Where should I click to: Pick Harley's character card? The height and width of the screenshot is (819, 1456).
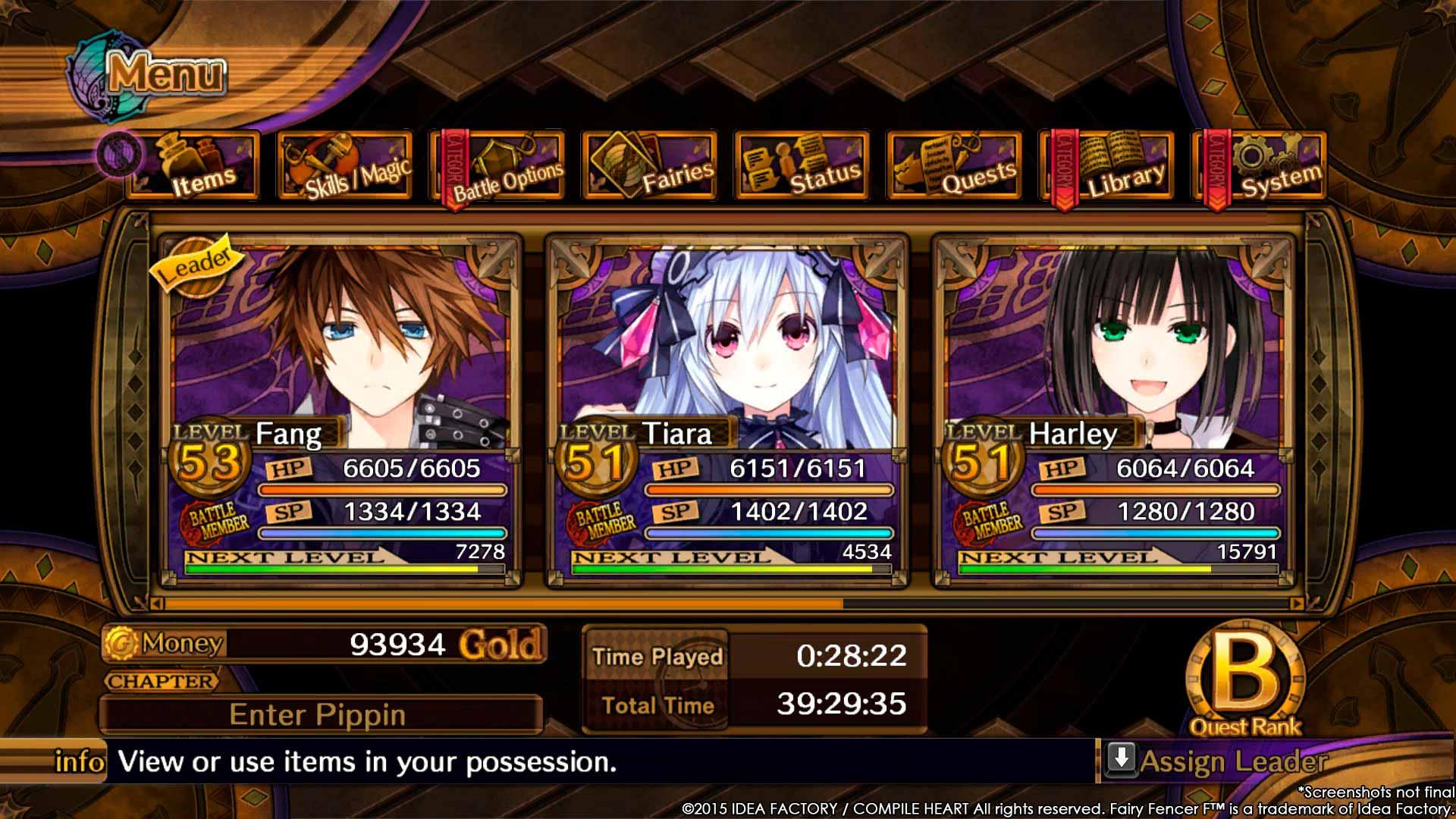tap(1114, 409)
